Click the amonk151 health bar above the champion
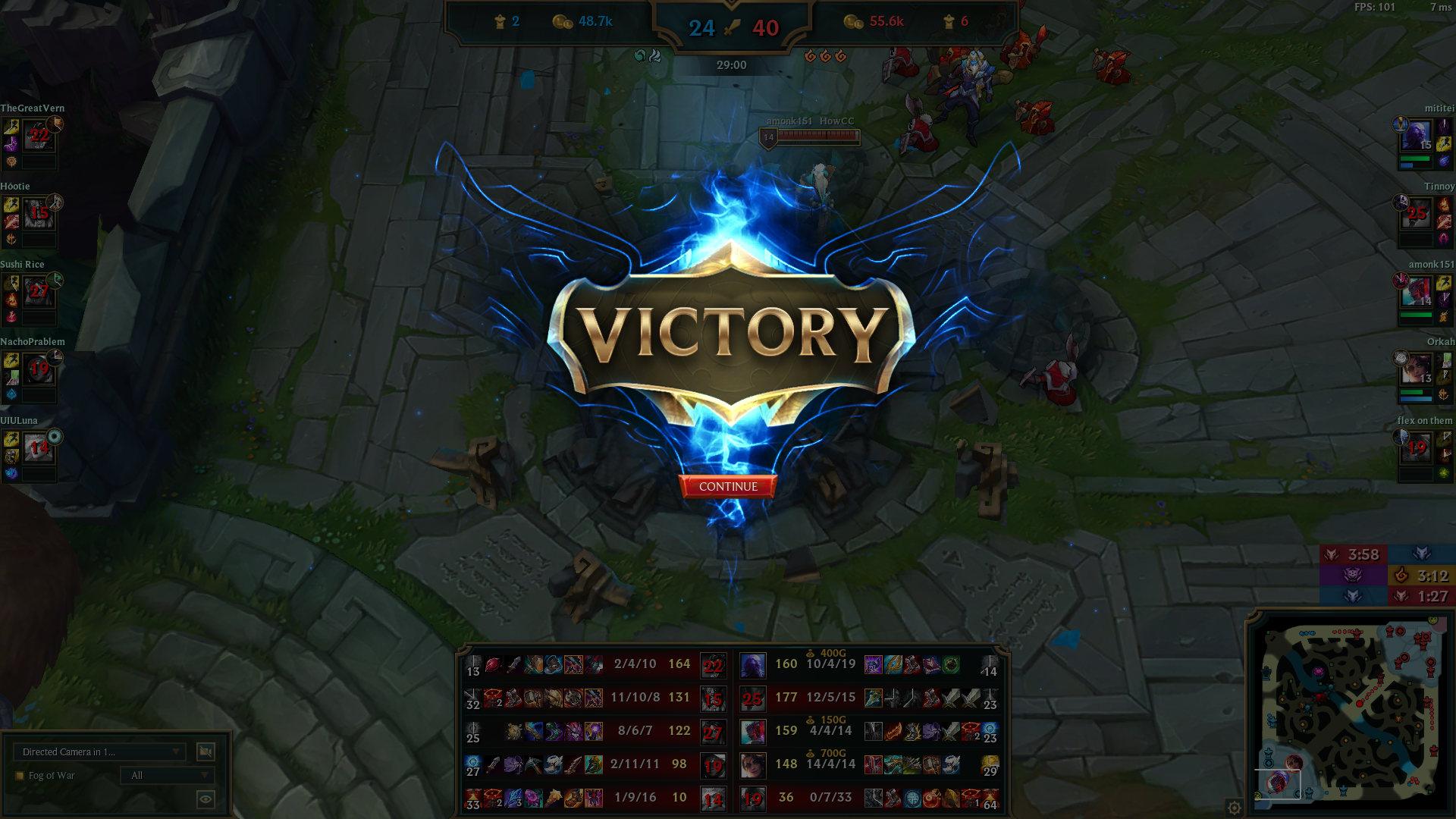Screen dimensions: 1456x819 click(x=821, y=136)
